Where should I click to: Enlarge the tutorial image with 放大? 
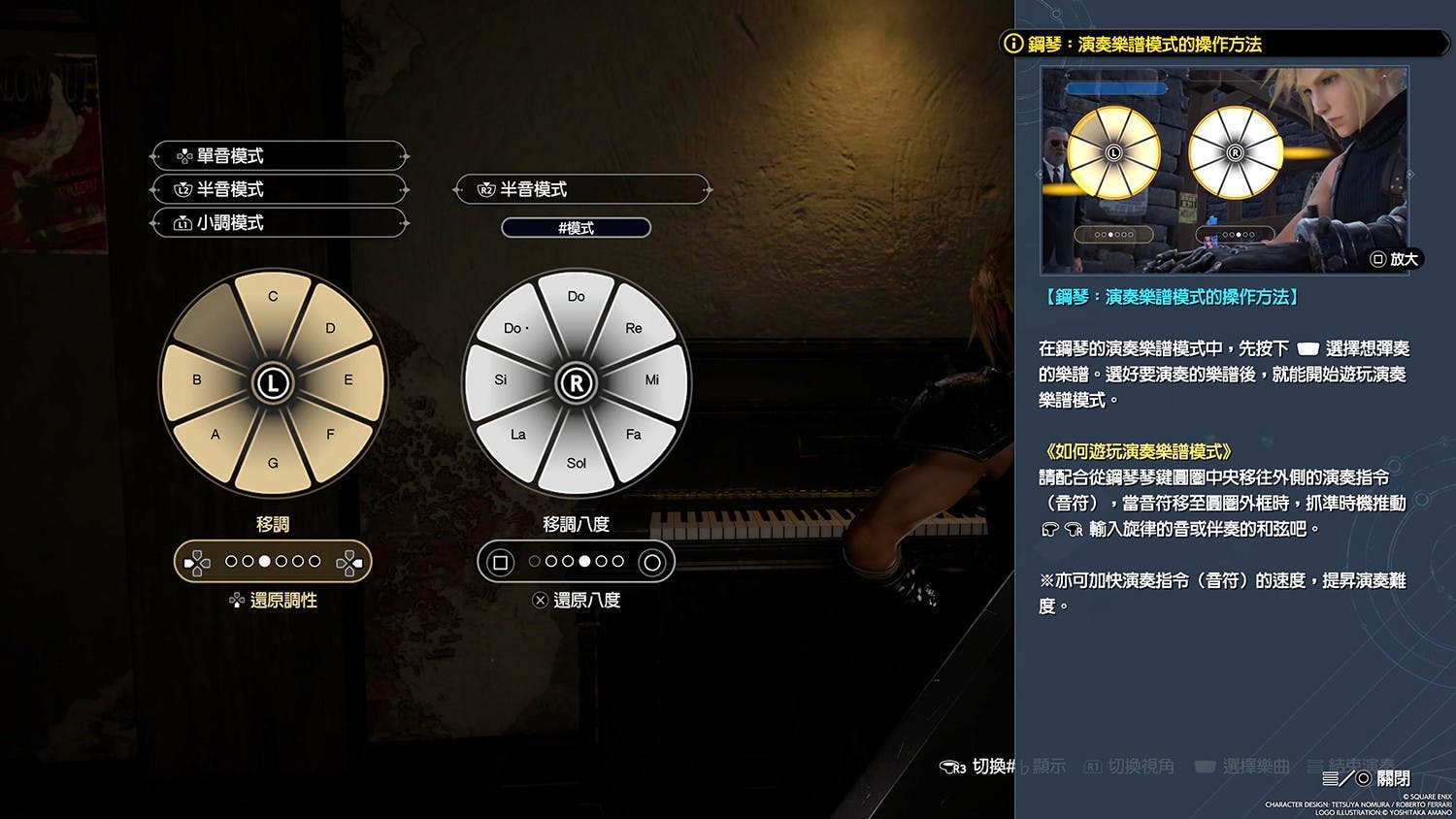pos(1395,259)
